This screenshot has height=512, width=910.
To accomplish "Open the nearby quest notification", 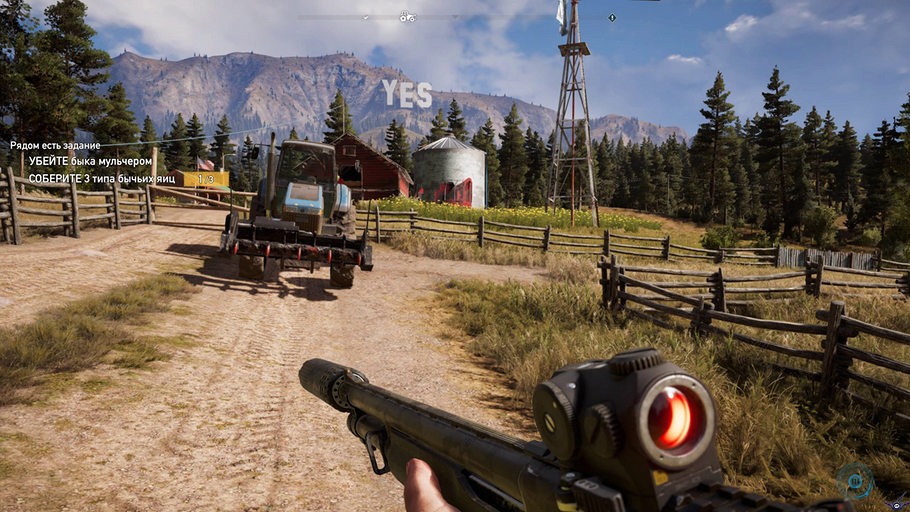I will pyautogui.click(x=55, y=145).
